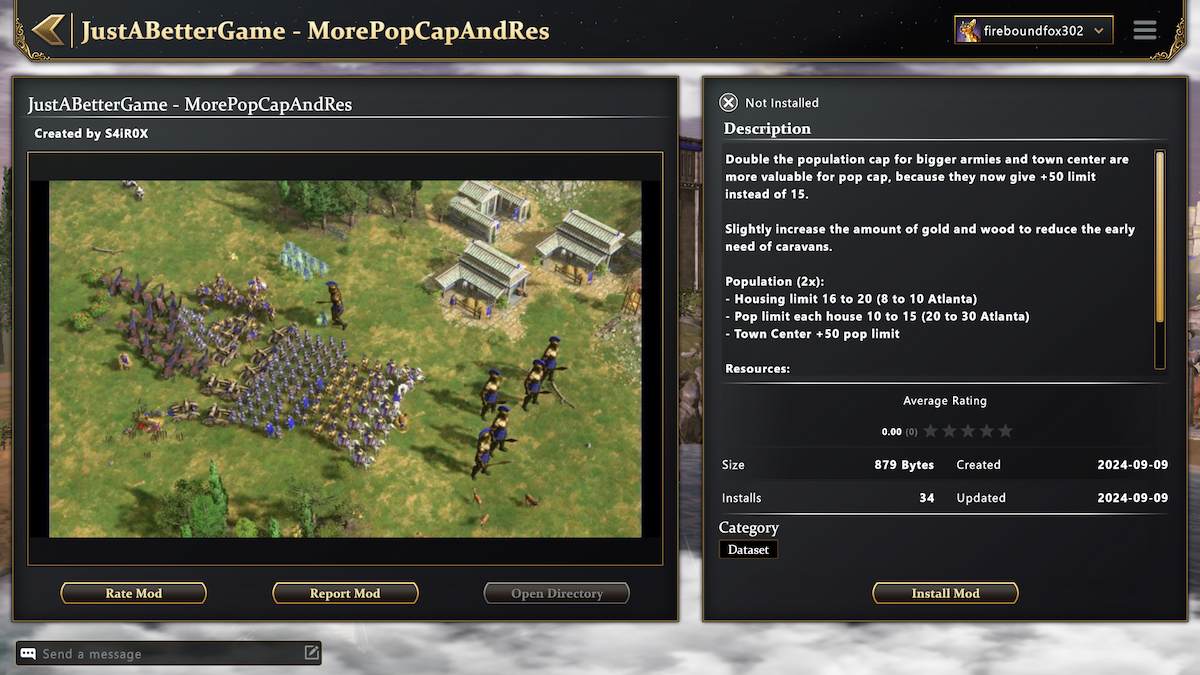The width and height of the screenshot is (1200, 675).
Task: Rate five stars in Average Rating
Action: coord(1005,431)
